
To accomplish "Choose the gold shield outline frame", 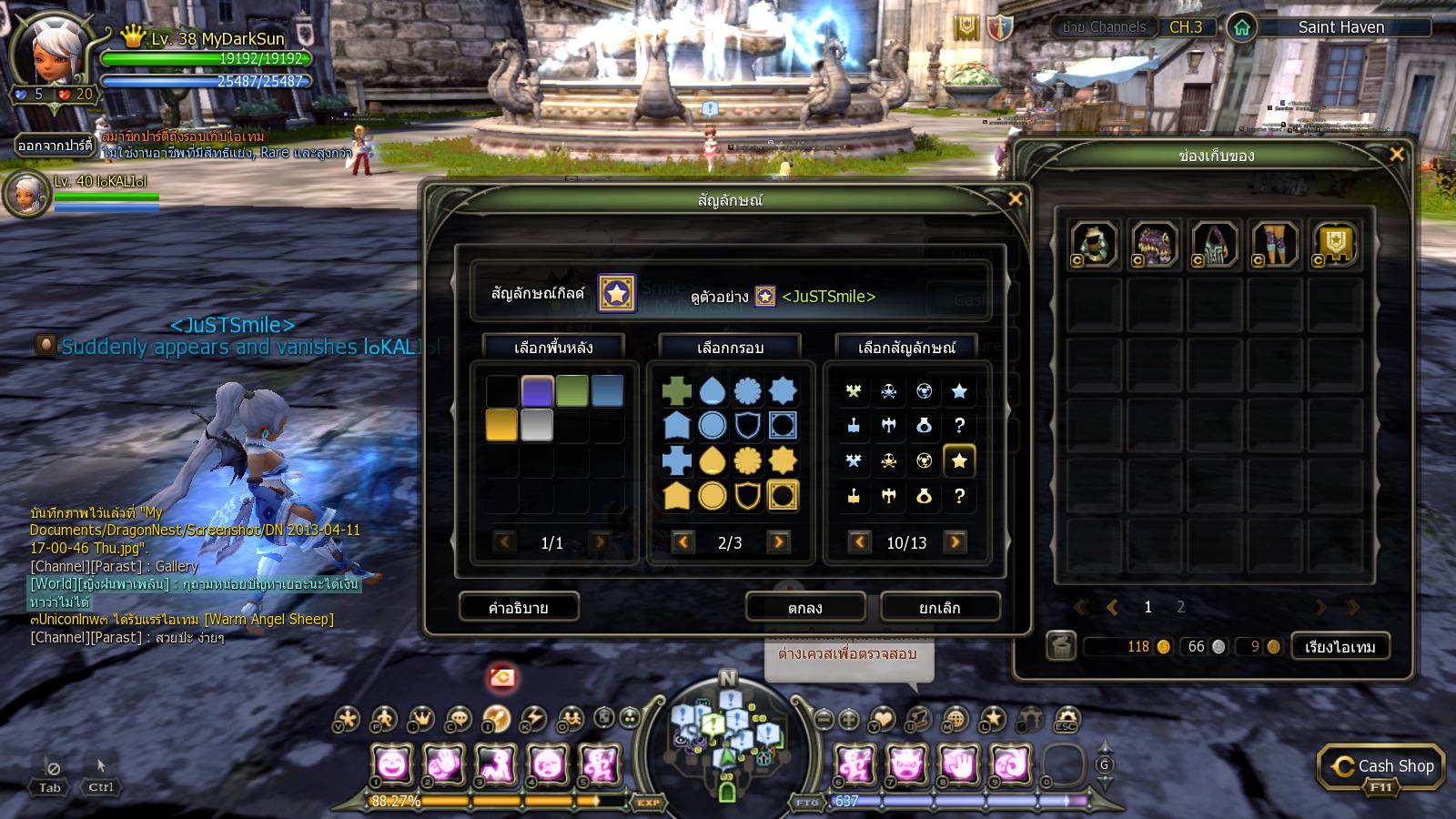I will 747,496.
